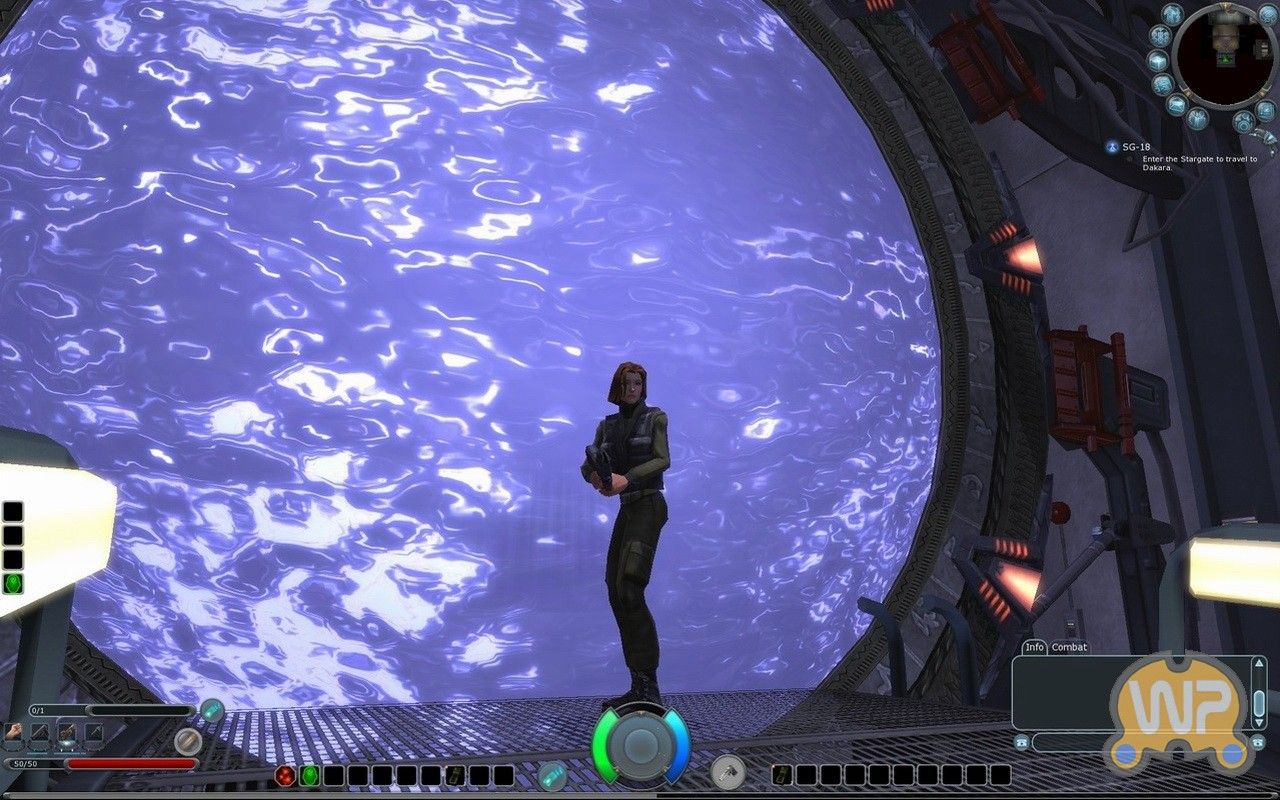Click the round button left of the chat input
The width and height of the screenshot is (1280, 800).
(x=1023, y=743)
